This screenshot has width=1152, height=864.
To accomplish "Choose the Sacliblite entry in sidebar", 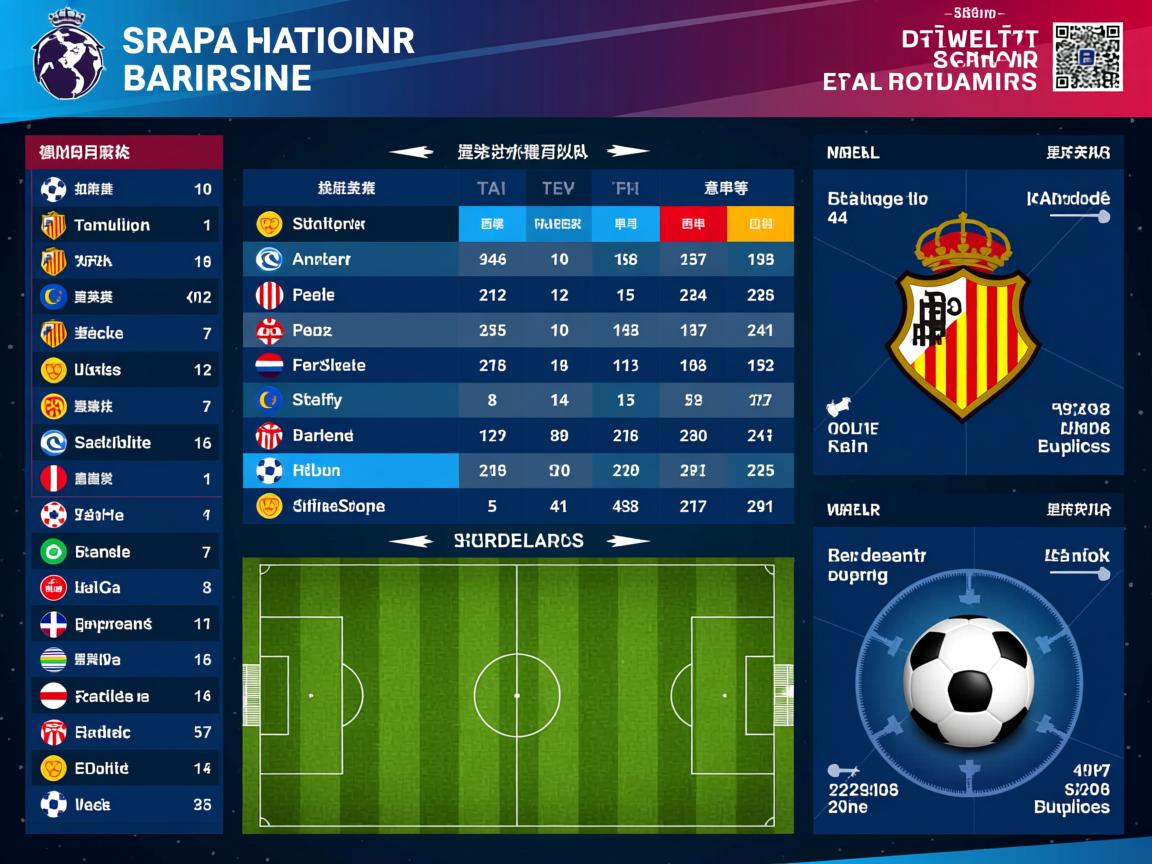I will [x=124, y=442].
